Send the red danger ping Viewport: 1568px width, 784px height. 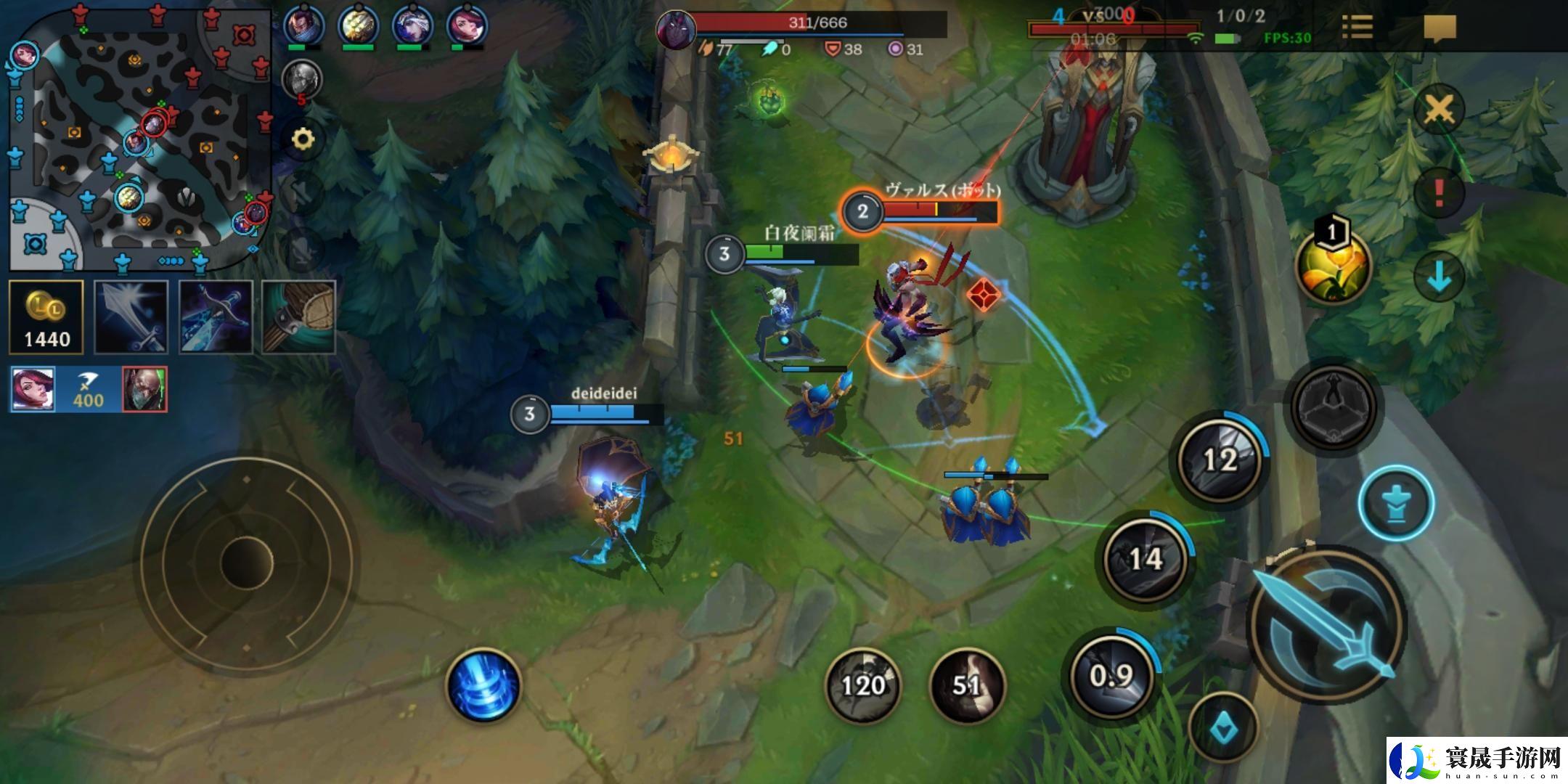point(1439,192)
